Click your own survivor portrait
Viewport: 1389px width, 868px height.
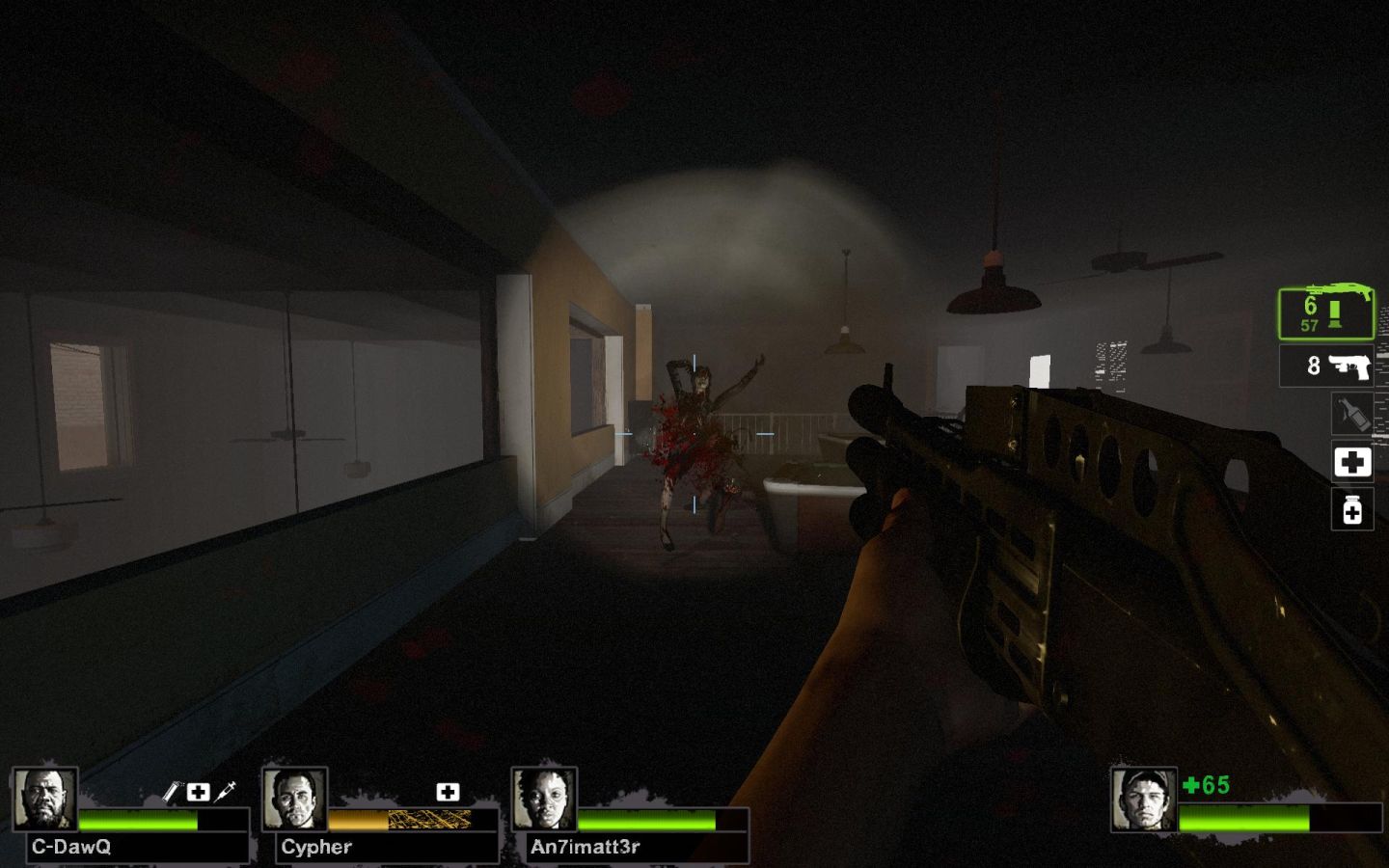point(1143,800)
